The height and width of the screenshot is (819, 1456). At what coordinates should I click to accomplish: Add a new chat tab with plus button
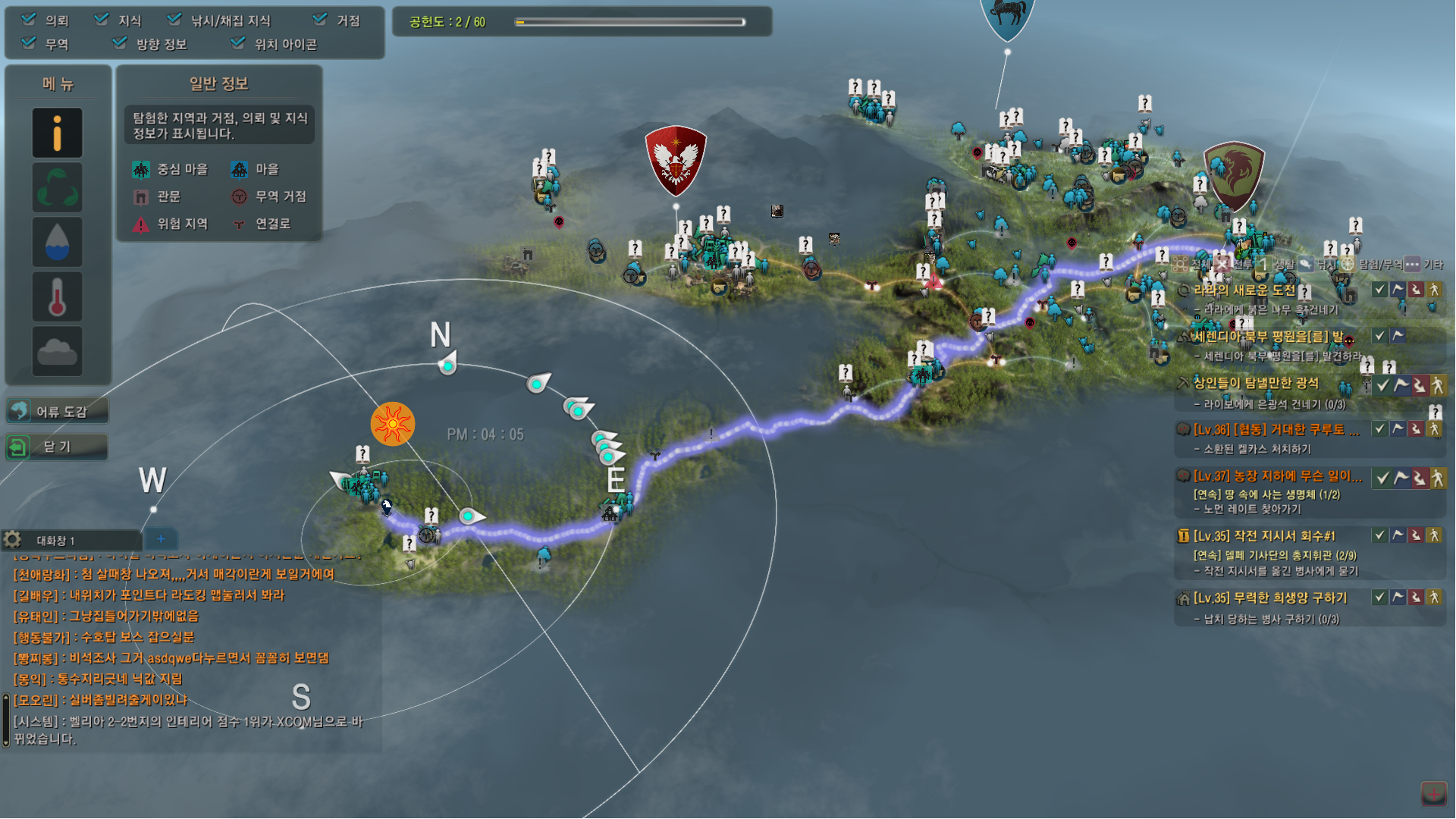(161, 539)
